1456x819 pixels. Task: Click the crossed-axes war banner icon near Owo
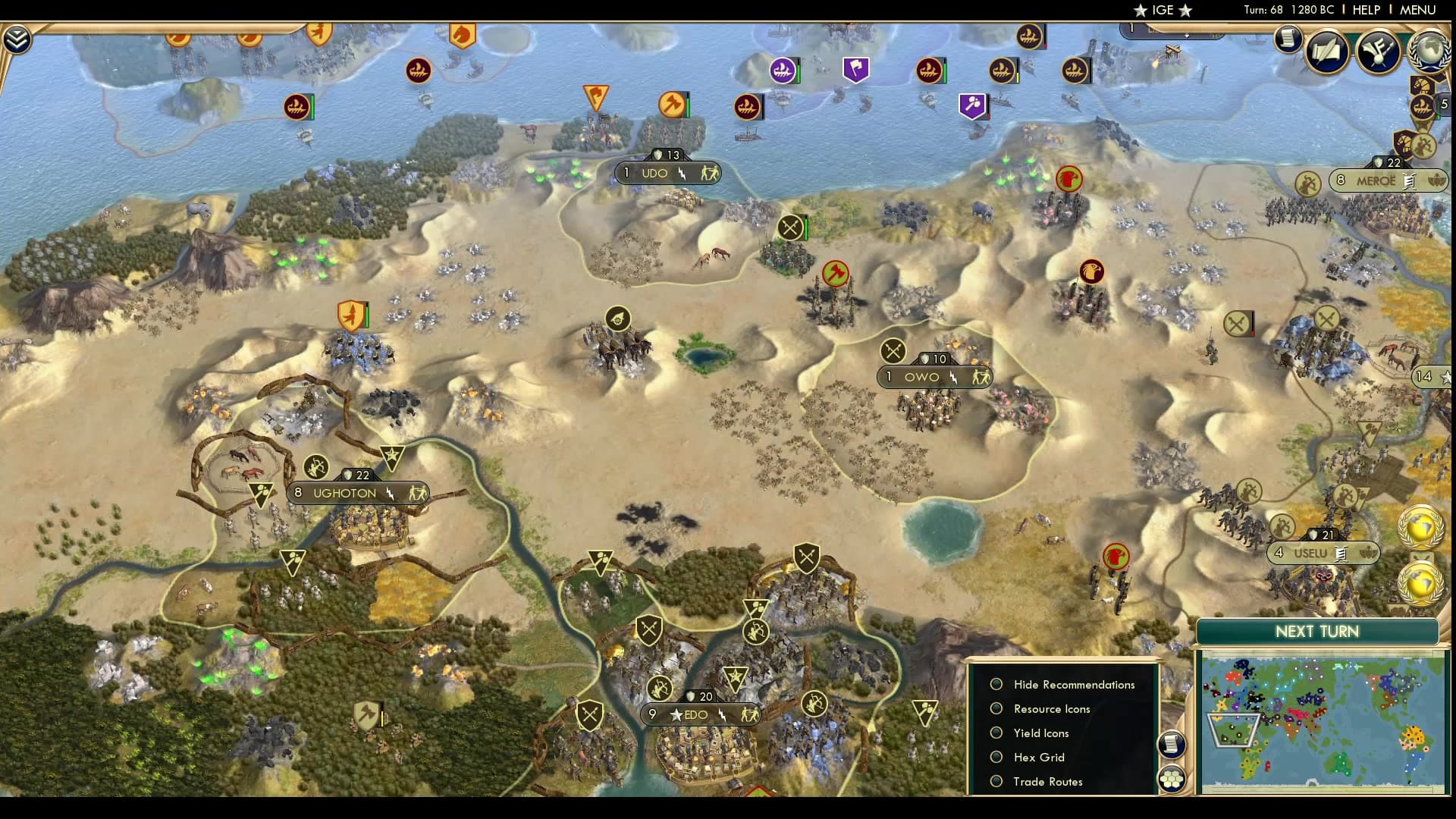click(x=892, y=350)
